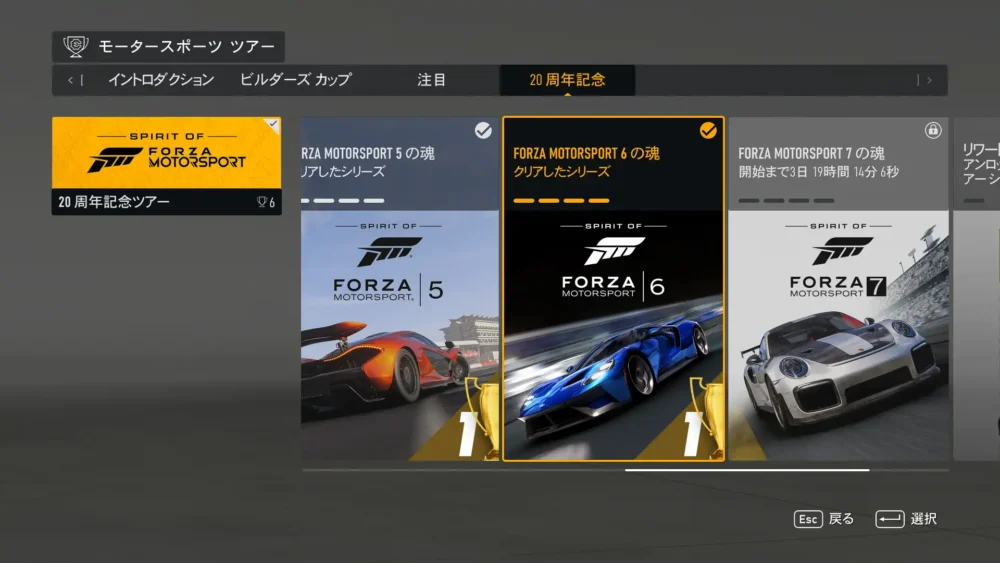
Task: Click the right arrow of the tab bar
Action: (x=925, y=80)
